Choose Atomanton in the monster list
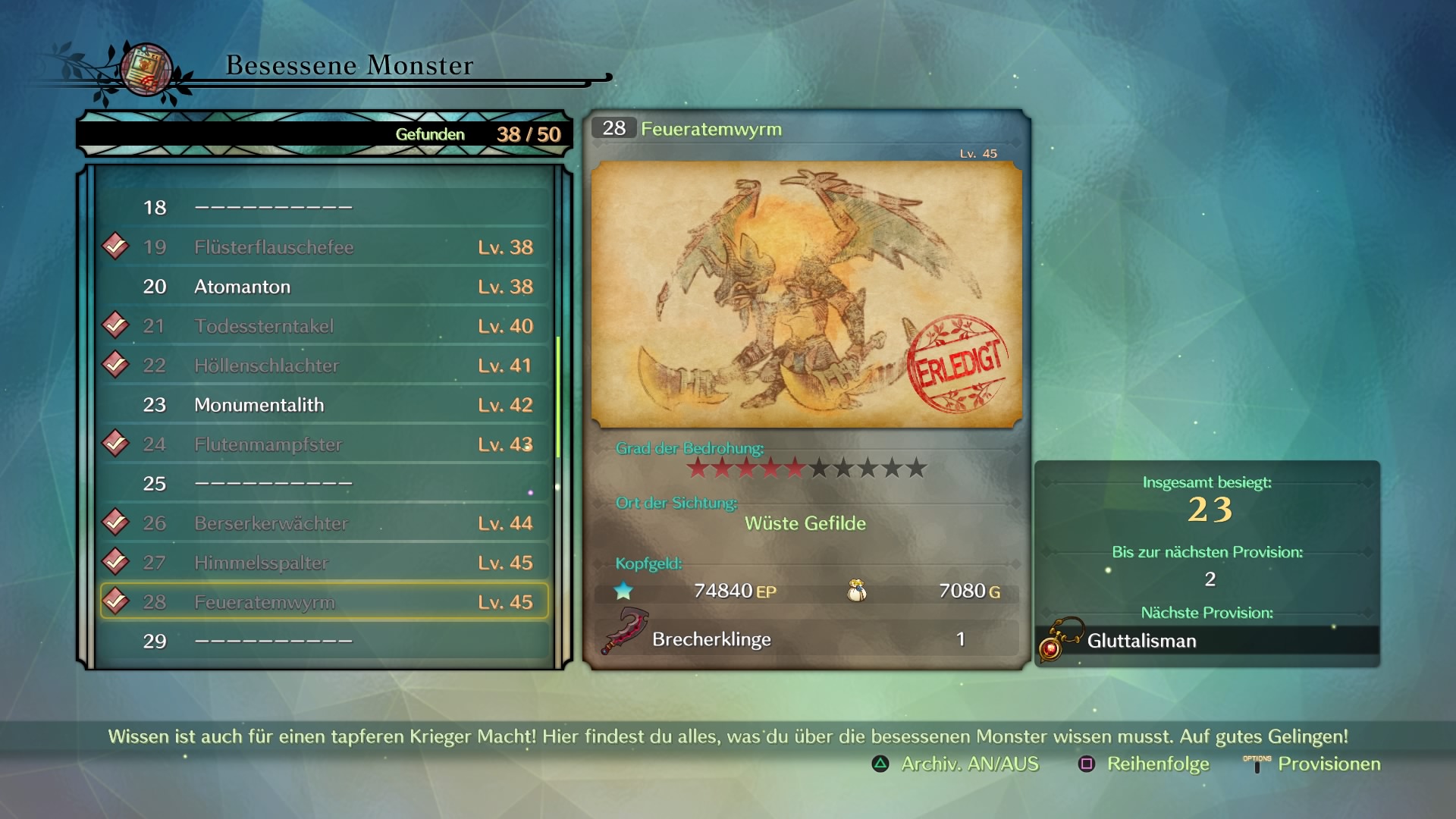The image size is (1456, 819). pos(325,287)
